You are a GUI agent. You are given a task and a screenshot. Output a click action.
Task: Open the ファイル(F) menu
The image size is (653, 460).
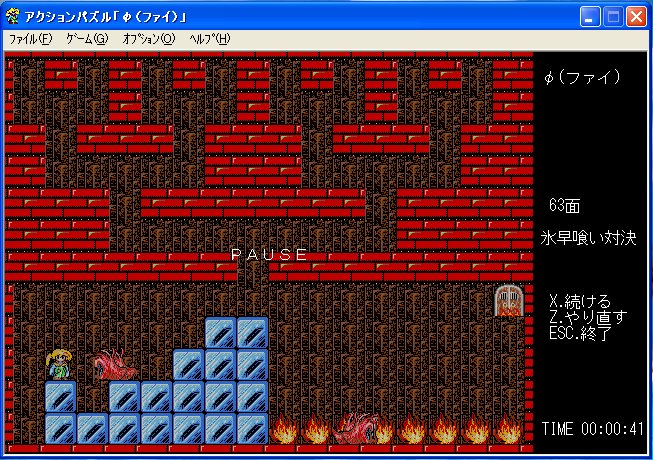[30, 39]
